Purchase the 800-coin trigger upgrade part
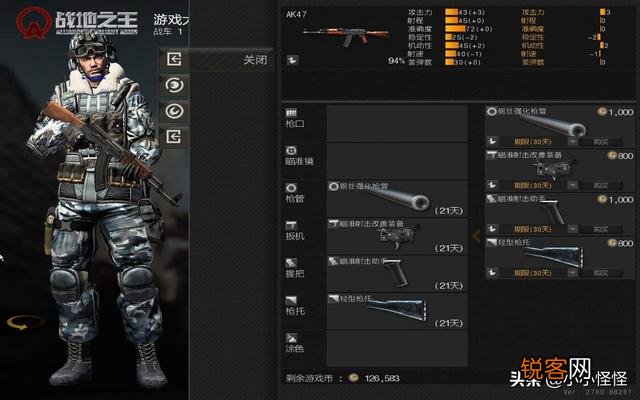Viewport: 640px width, 400px height. pyautogui.click(x=600, y=185)
